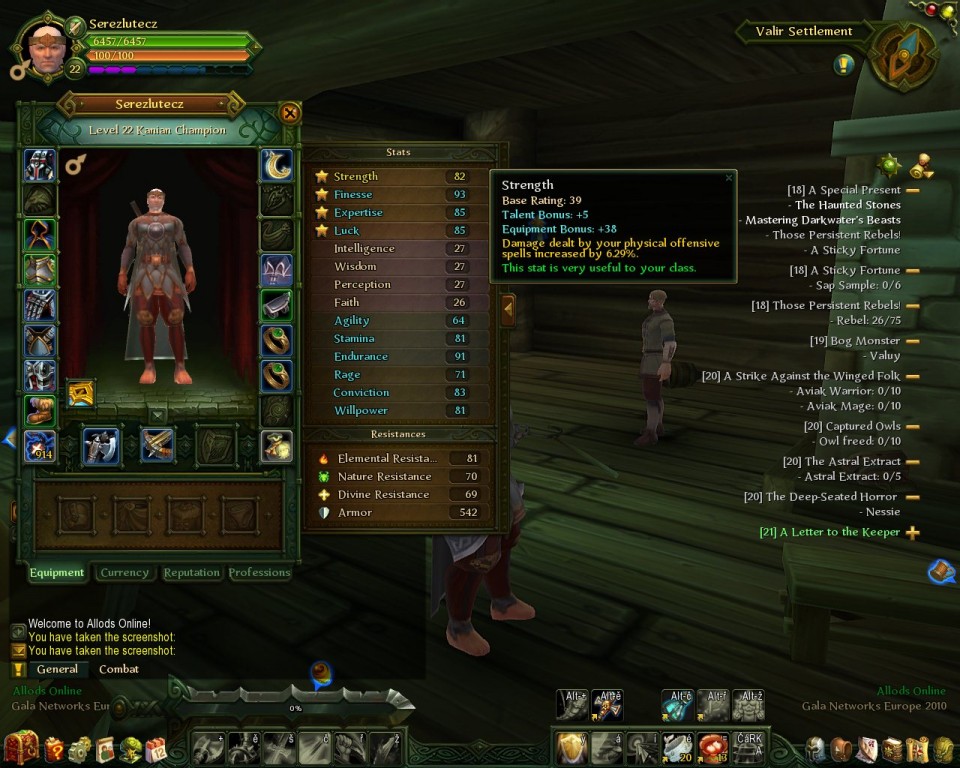Viewport: 960px width, 768px height.
Task: Collapse the A Special Present quest
Action: coord(913,190)
